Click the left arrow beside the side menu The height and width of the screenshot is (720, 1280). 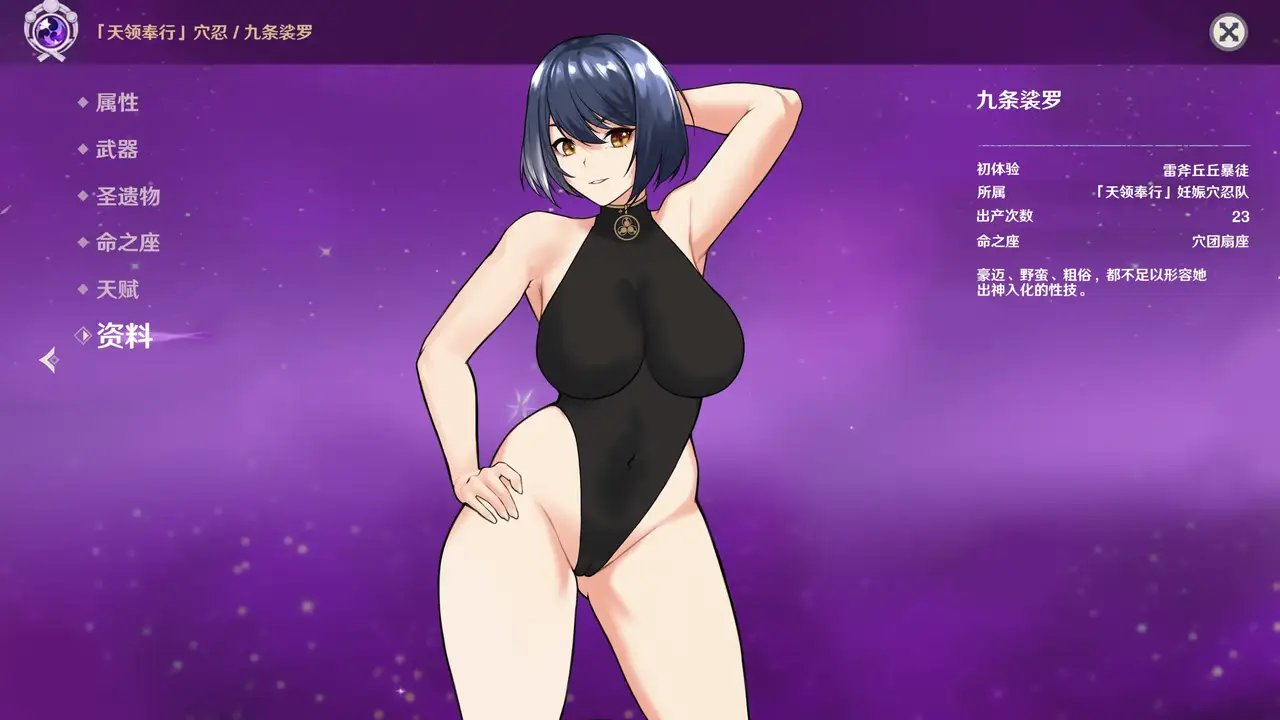coord(49,360)
